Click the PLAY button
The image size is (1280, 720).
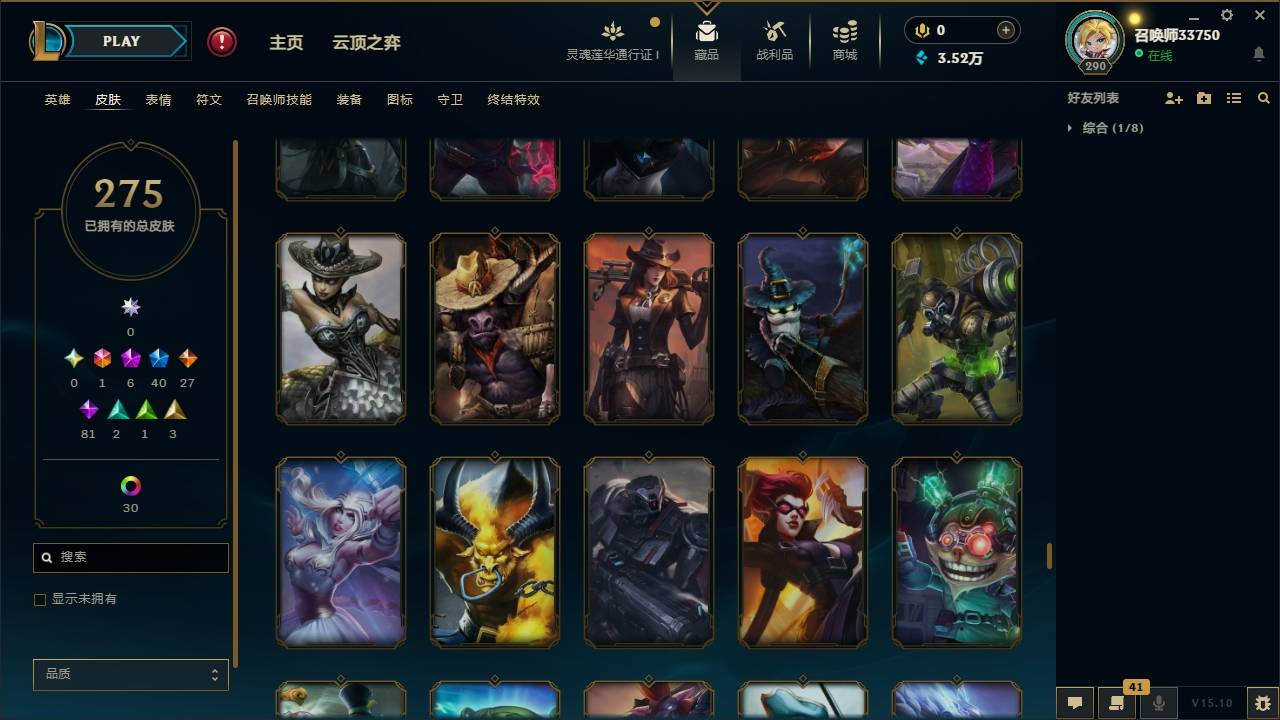[x=120, y=41]
